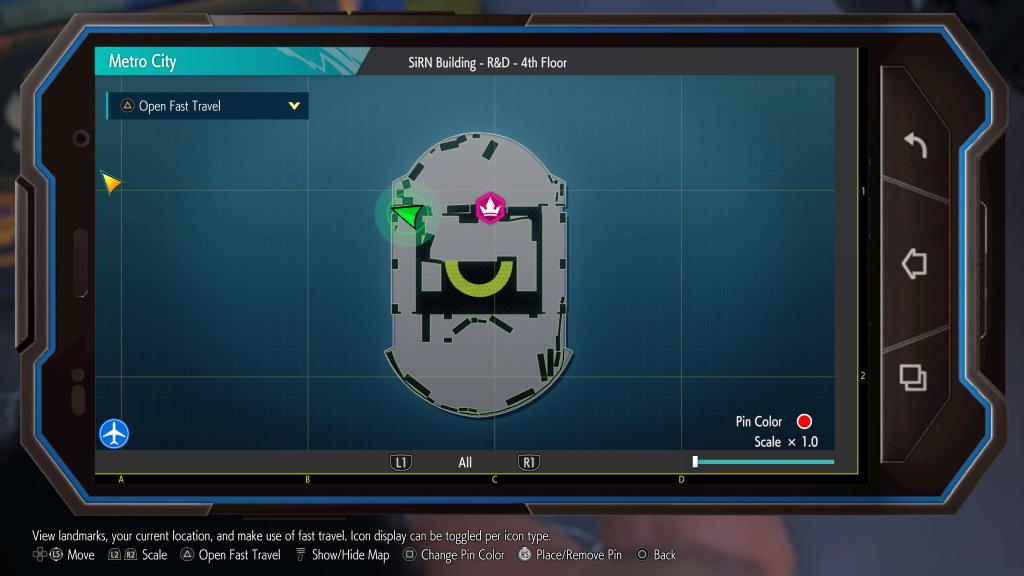The image size is (1024, 576).
Task: Click the green player location arrow
Action: (407, 214)
